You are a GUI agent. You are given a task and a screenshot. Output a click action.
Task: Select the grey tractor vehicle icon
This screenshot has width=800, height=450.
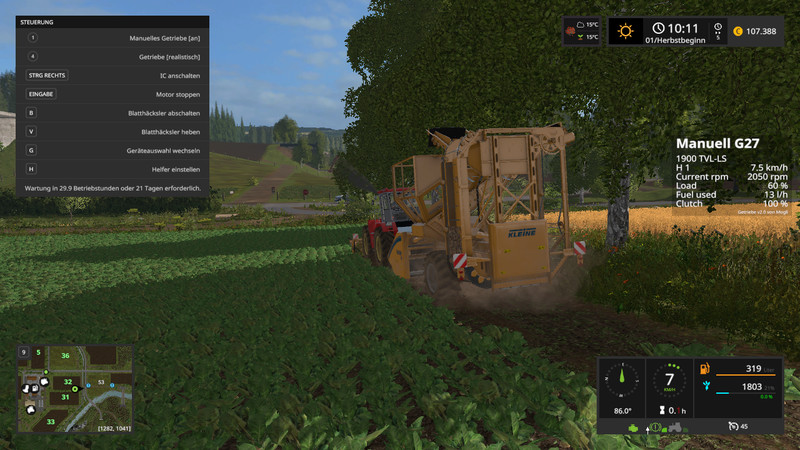click(677, 428)
